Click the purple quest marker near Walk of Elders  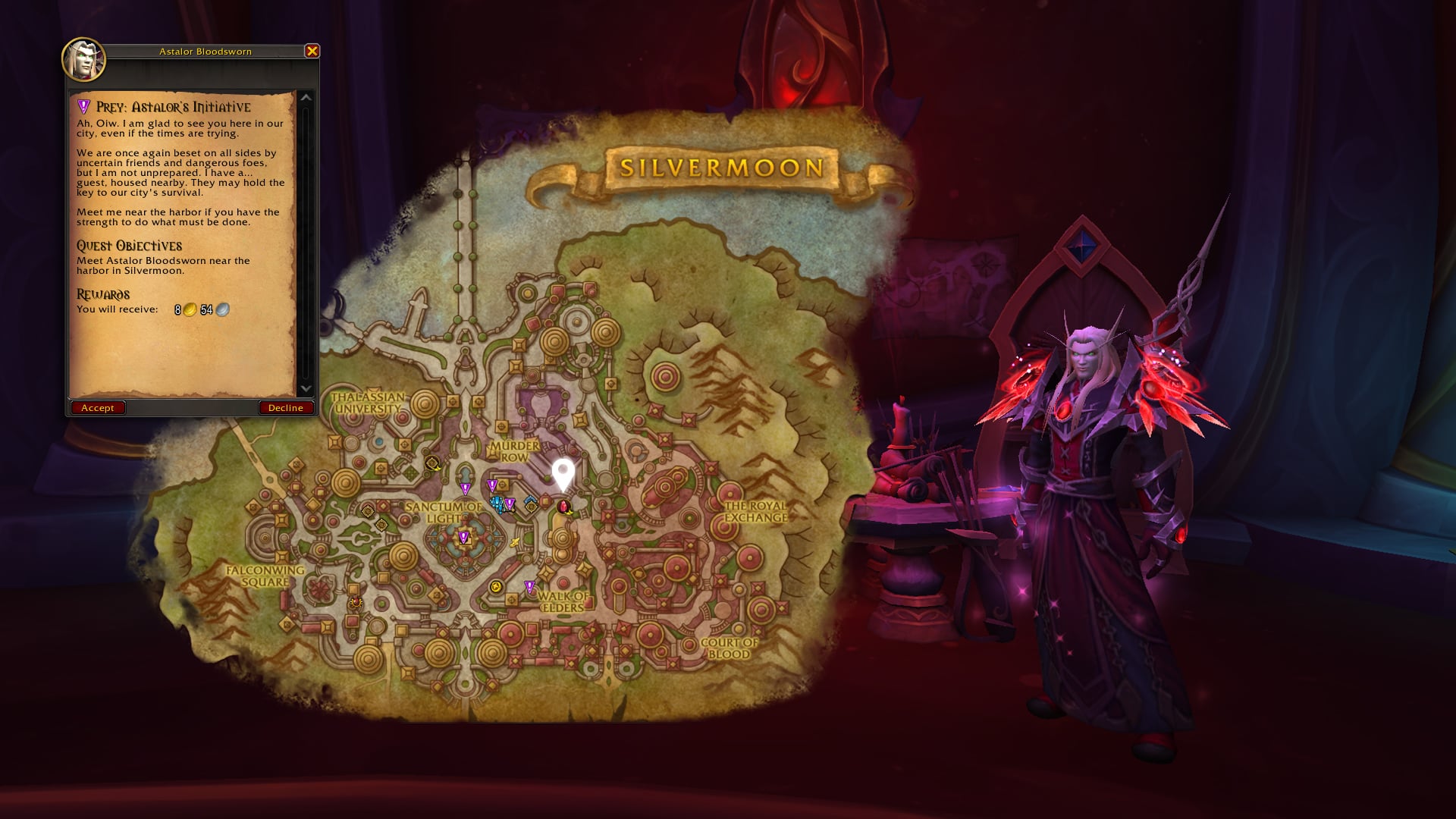529,585
